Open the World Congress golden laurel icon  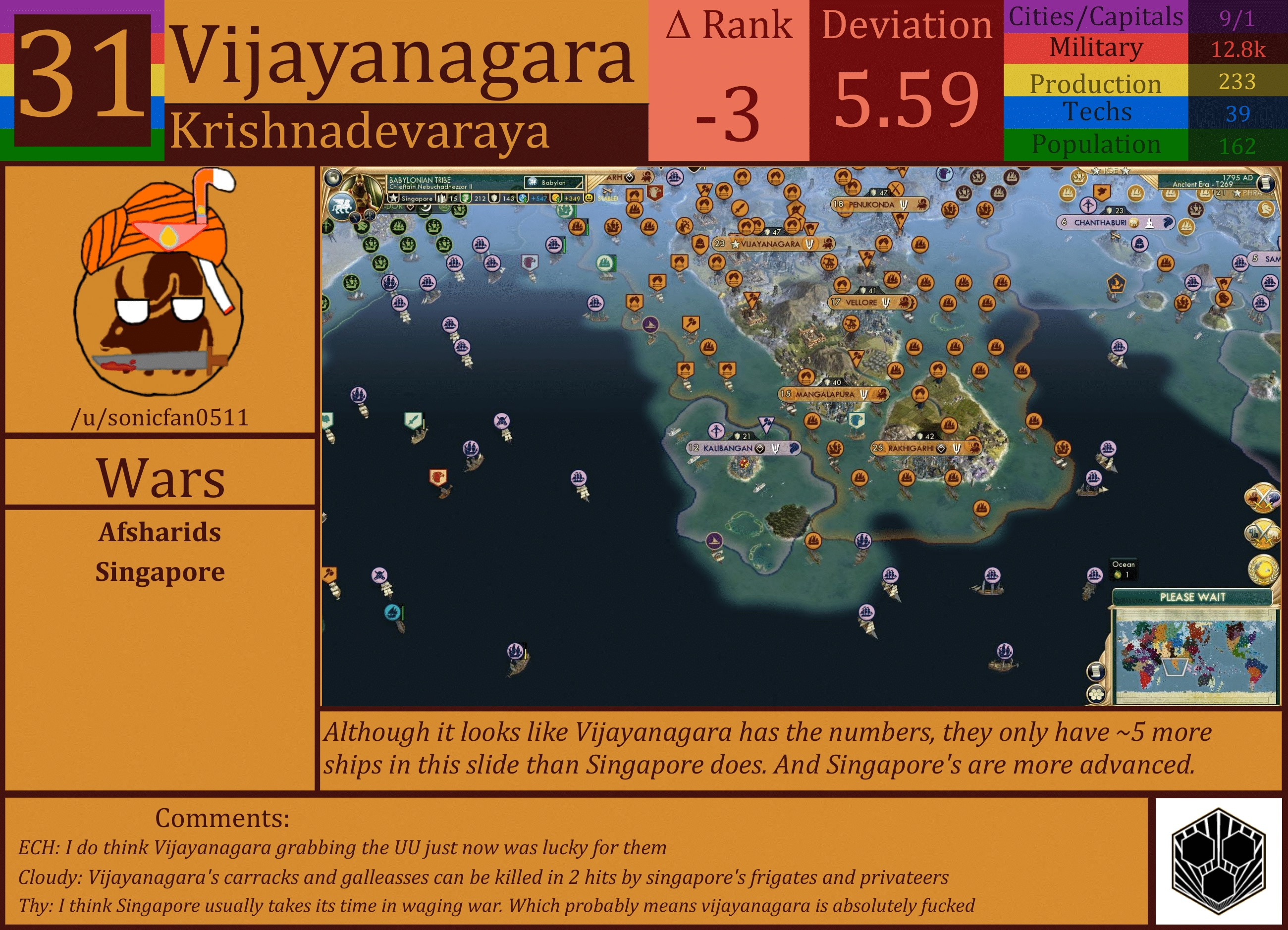click(x=1264, y=568)
